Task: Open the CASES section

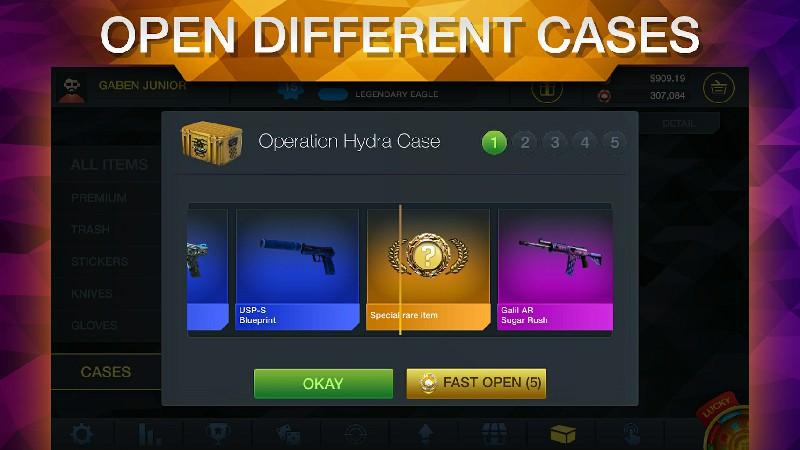Action: point(105,371)
